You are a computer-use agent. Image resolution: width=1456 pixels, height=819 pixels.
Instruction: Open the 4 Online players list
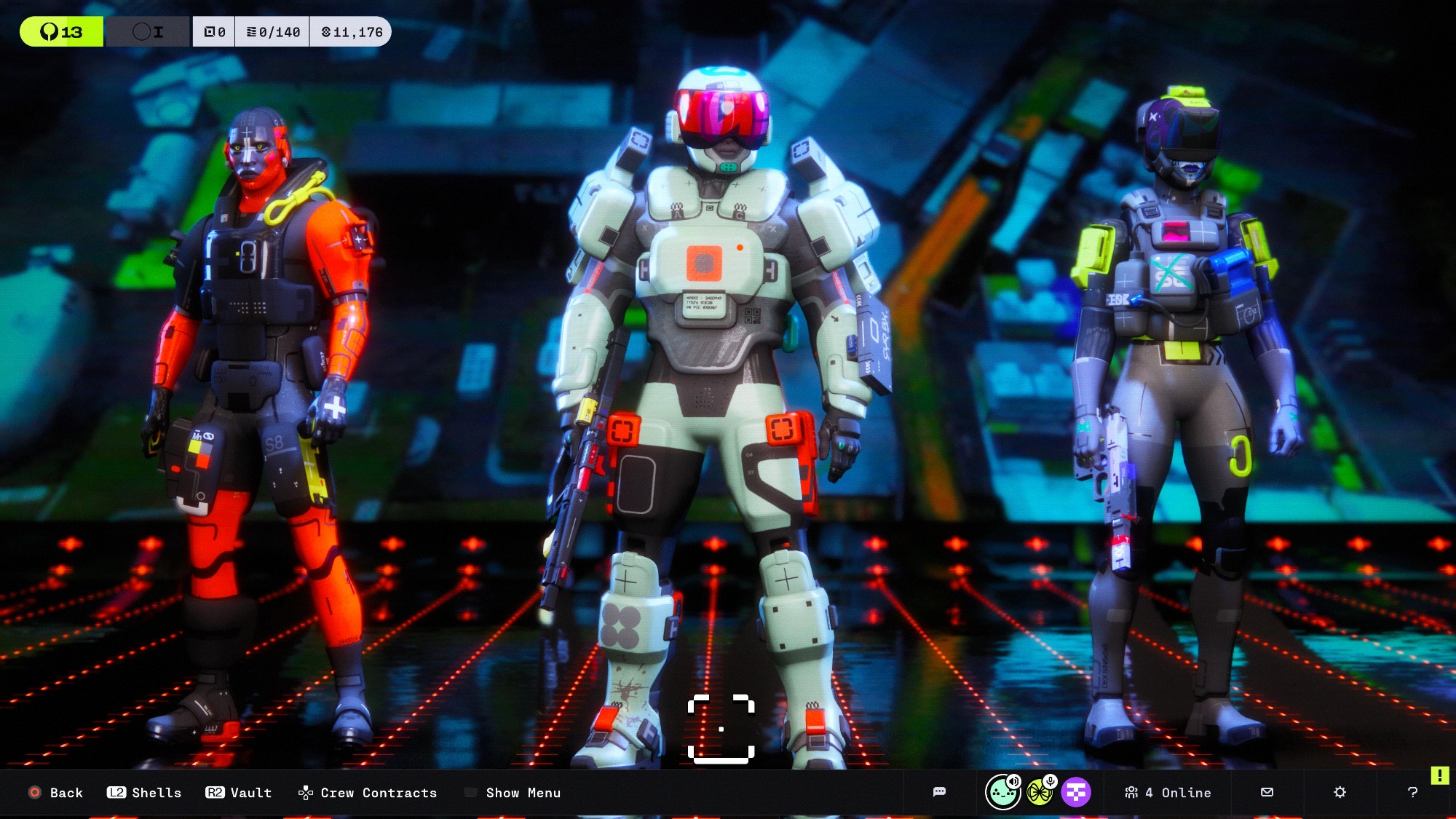pyautogui.click(x=1168, y=792)
